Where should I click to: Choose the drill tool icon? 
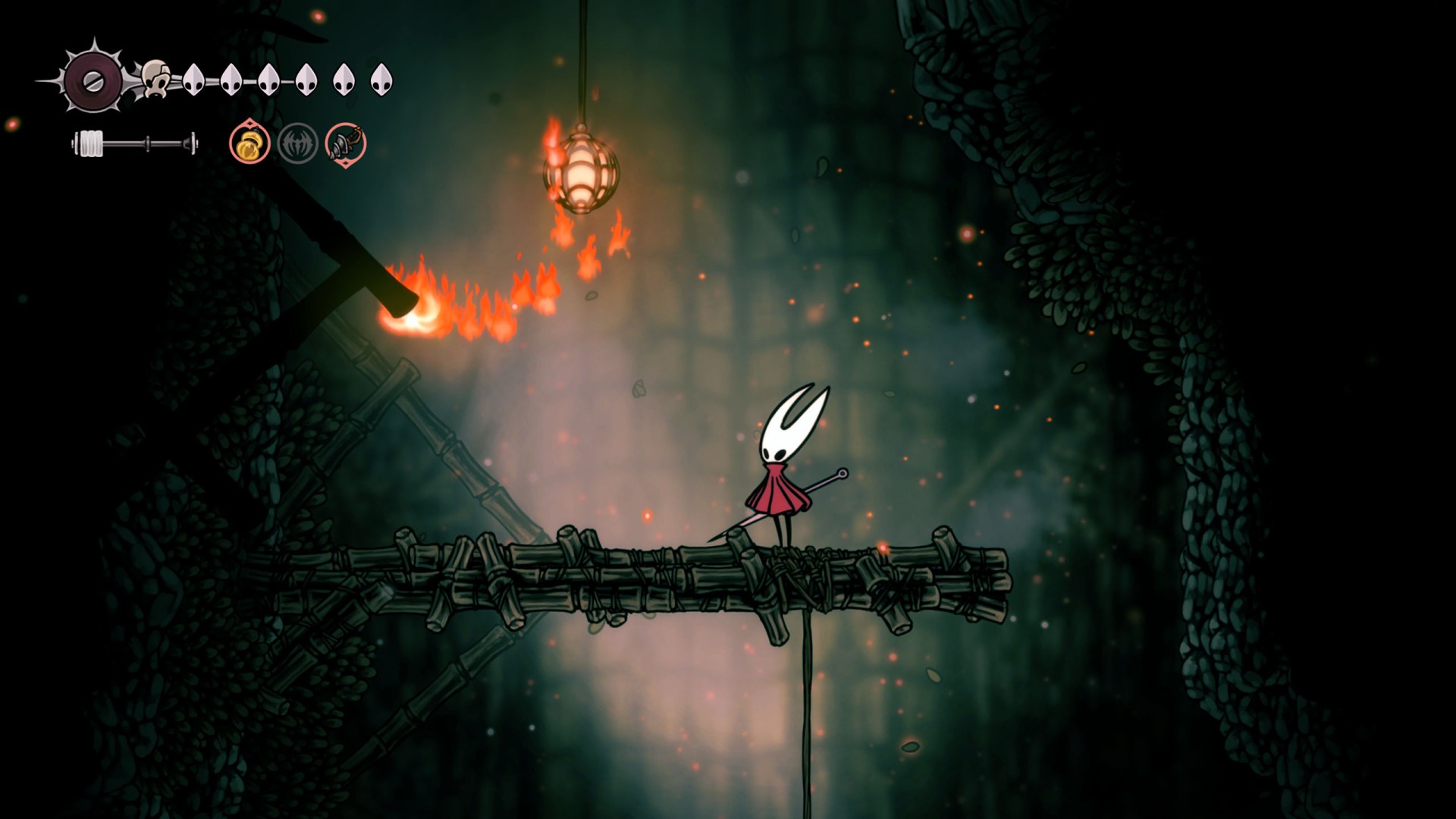[x=346, y=143]
